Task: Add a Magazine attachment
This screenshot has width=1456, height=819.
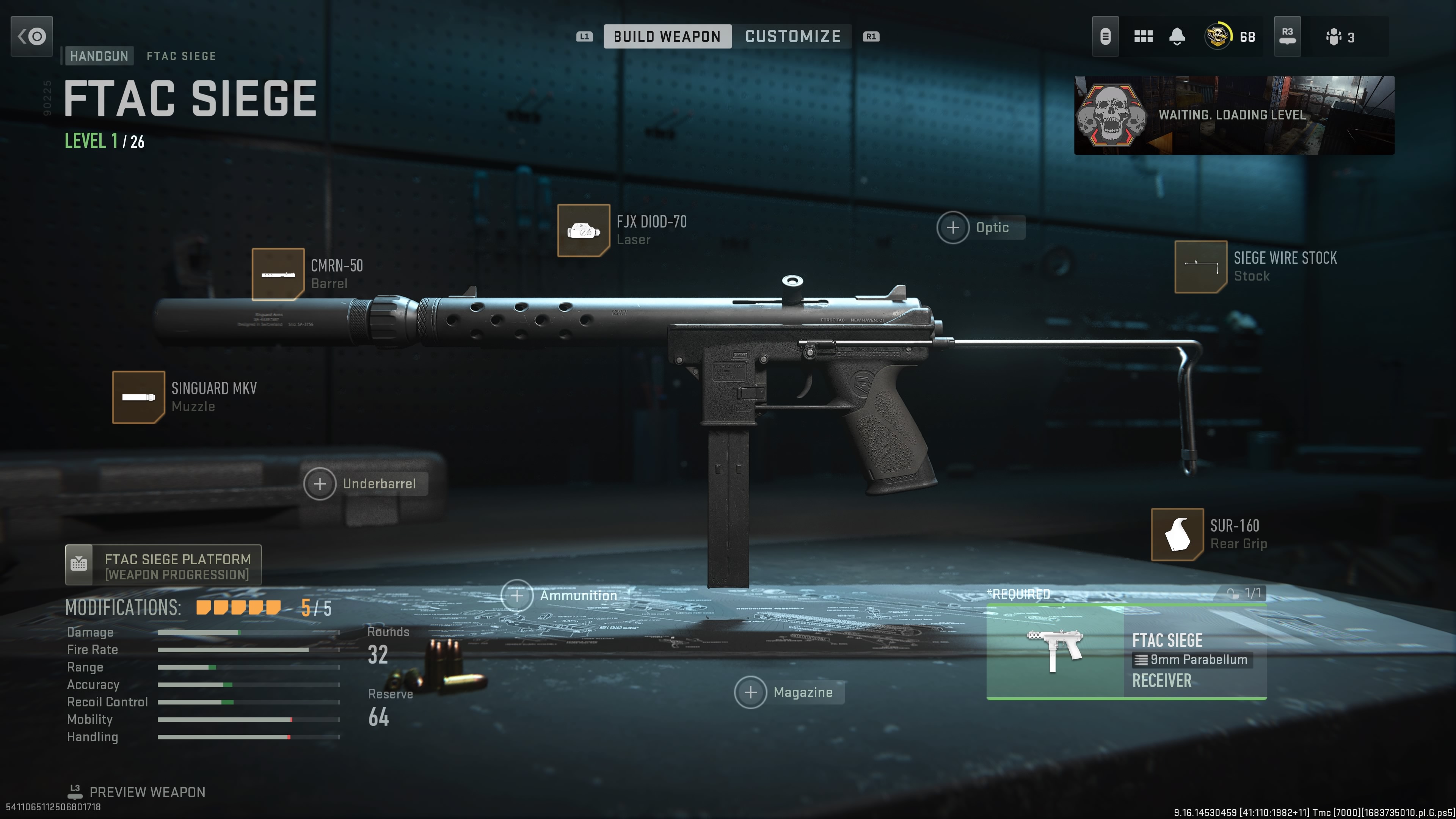Action: (x=750, y=692)
